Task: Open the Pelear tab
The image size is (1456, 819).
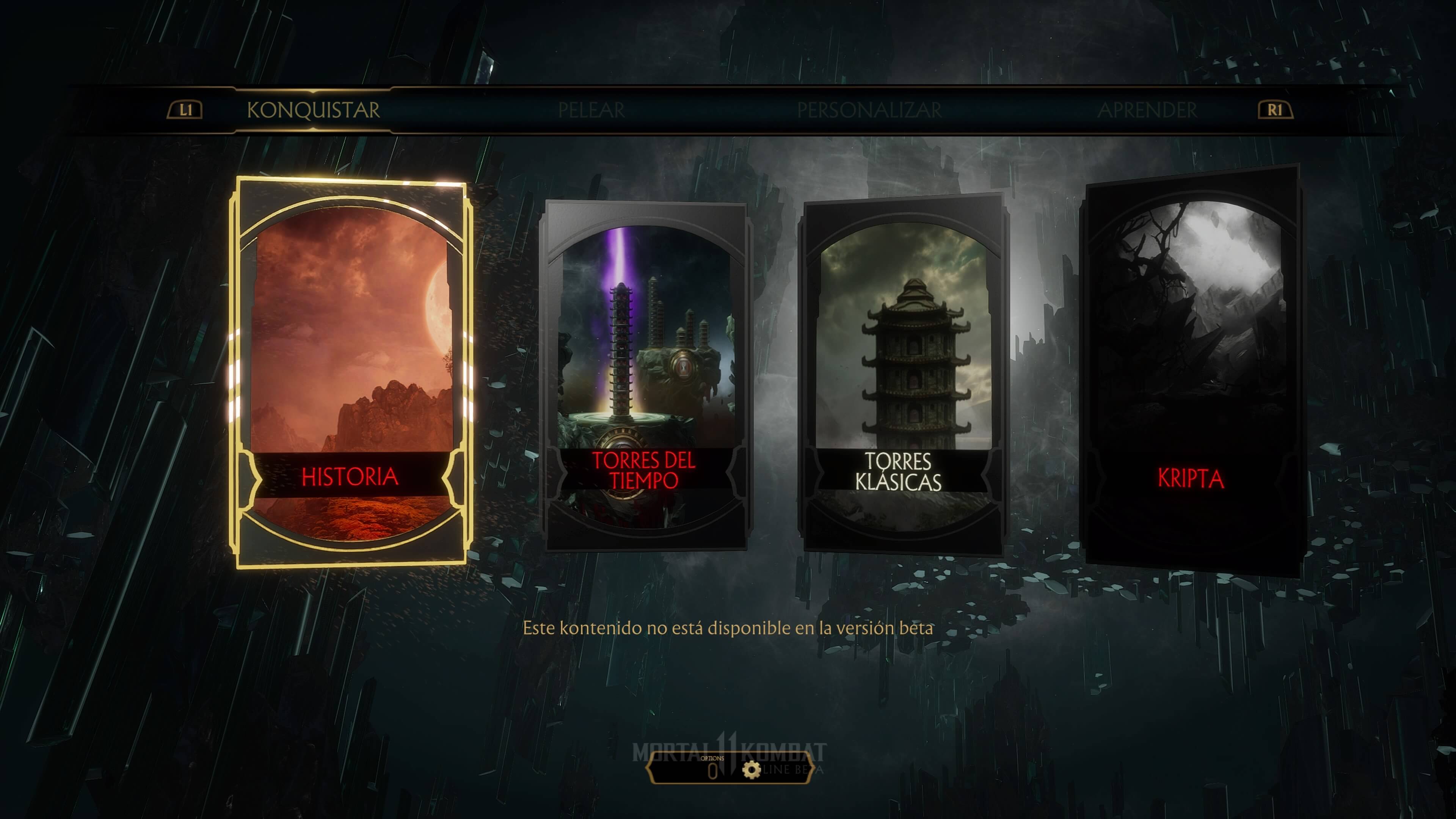Action: (591, 110)
